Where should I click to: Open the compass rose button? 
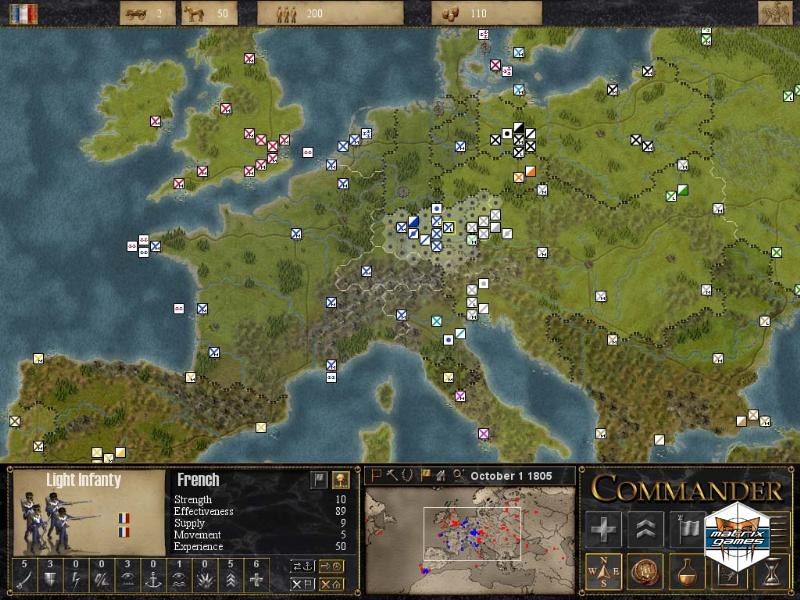tap(605, 571)
